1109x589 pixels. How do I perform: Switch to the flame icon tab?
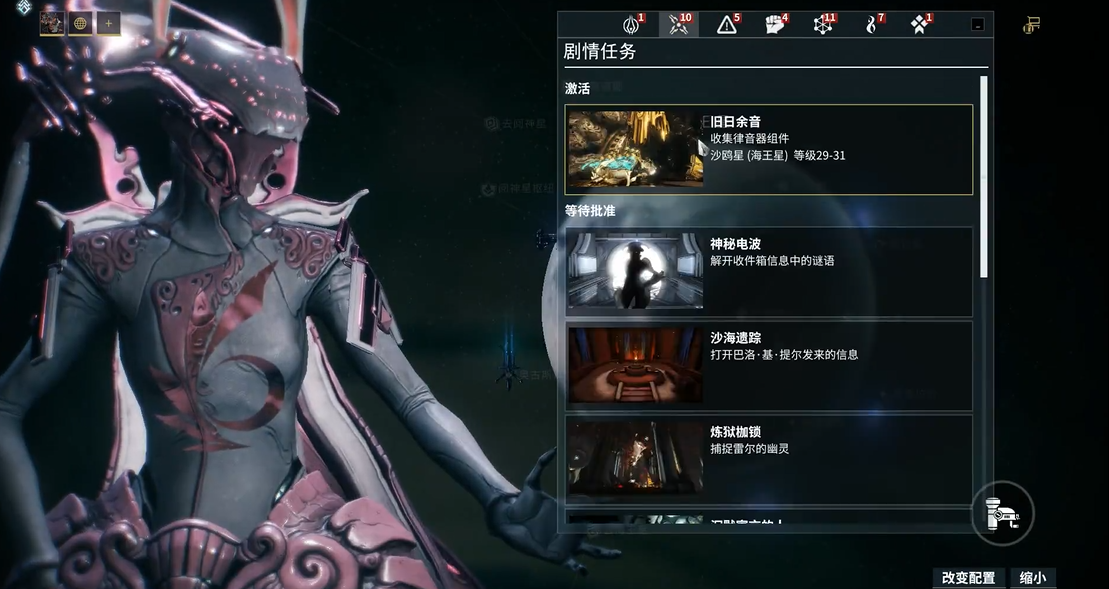(871, 25)
